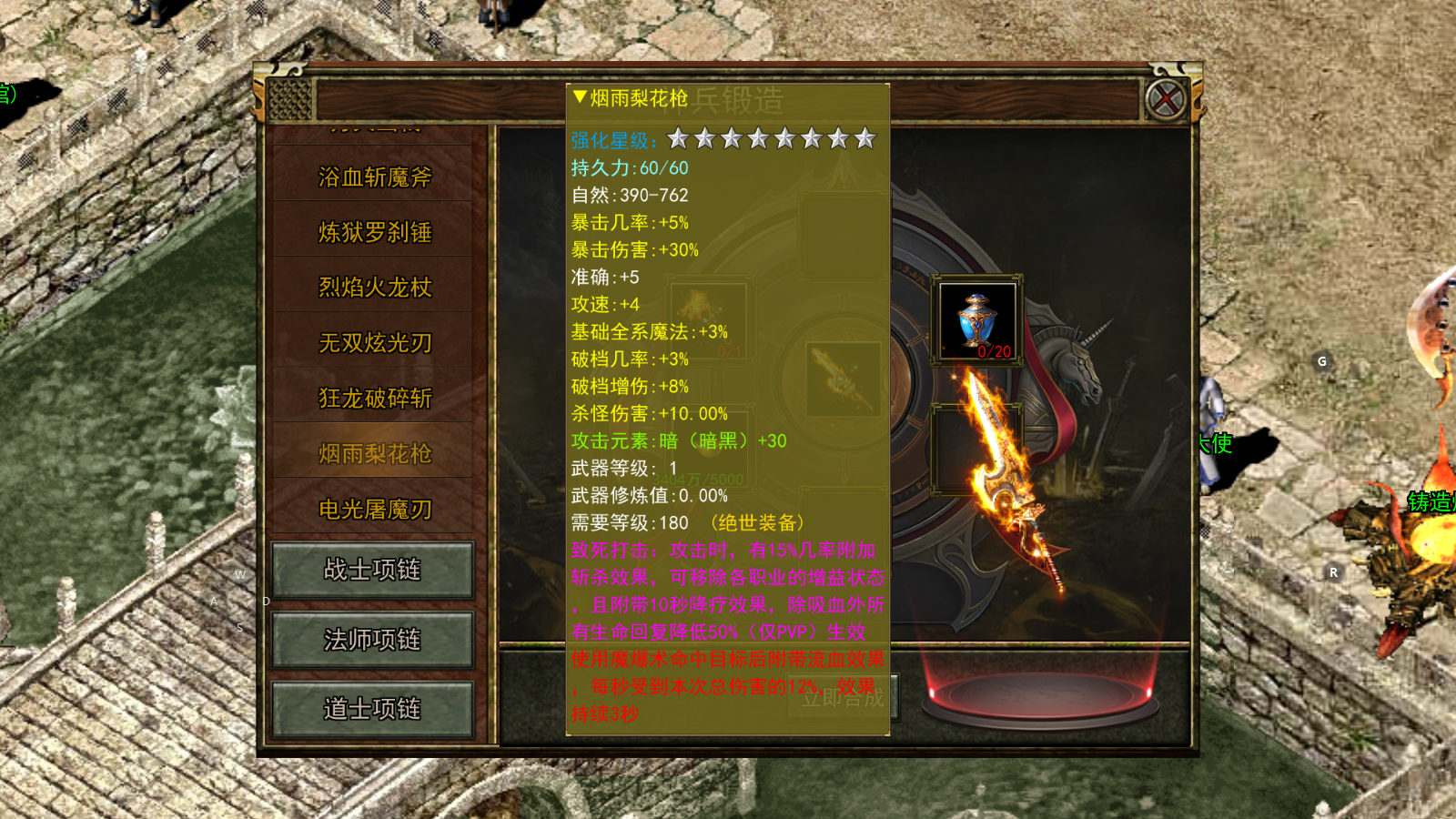This screenshot has height=819, width=1456.
Task: Select 狂龙破碎斩 from the list
Action: point(375,399)
